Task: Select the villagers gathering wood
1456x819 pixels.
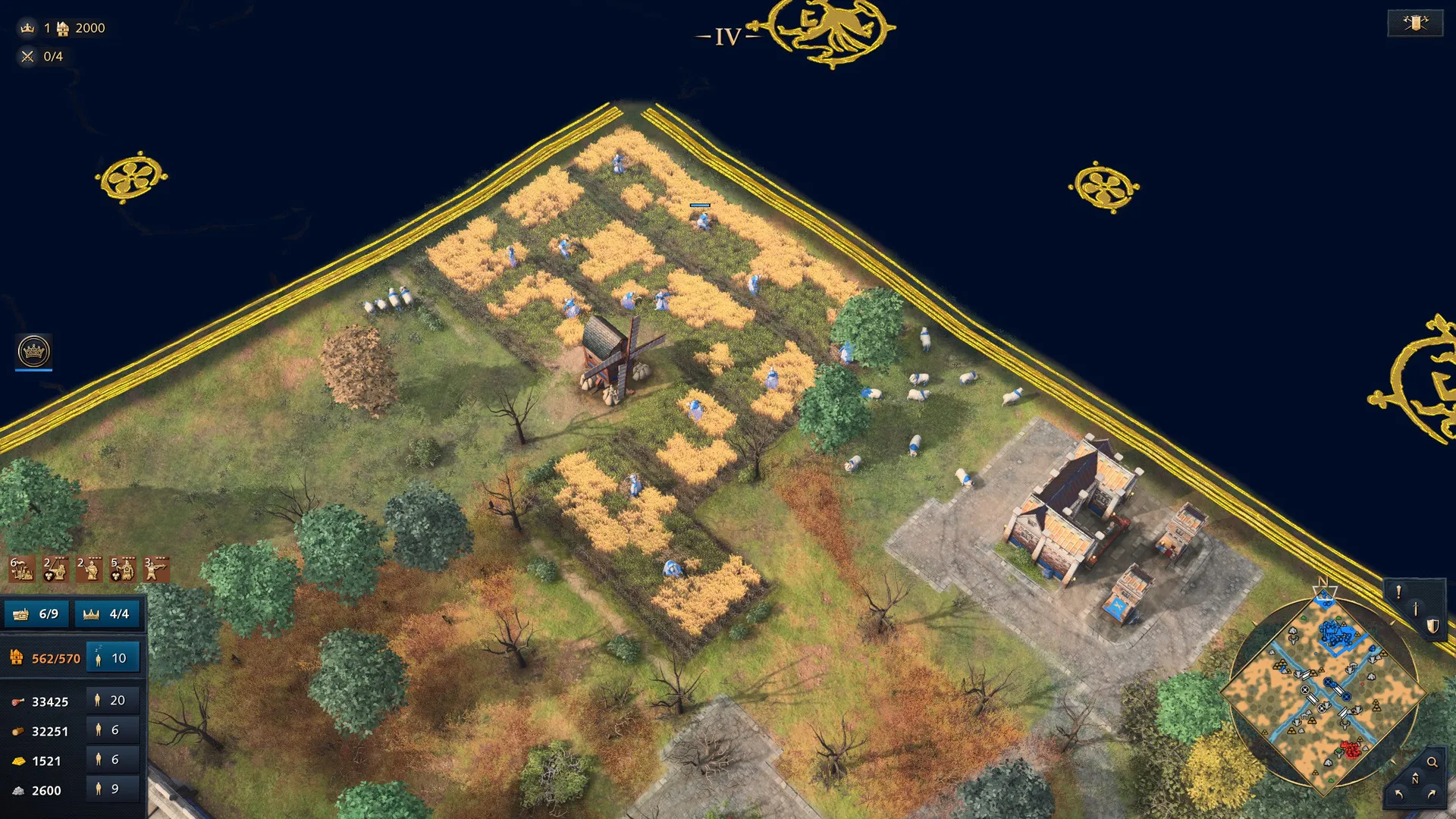Action: pos(113,730)
